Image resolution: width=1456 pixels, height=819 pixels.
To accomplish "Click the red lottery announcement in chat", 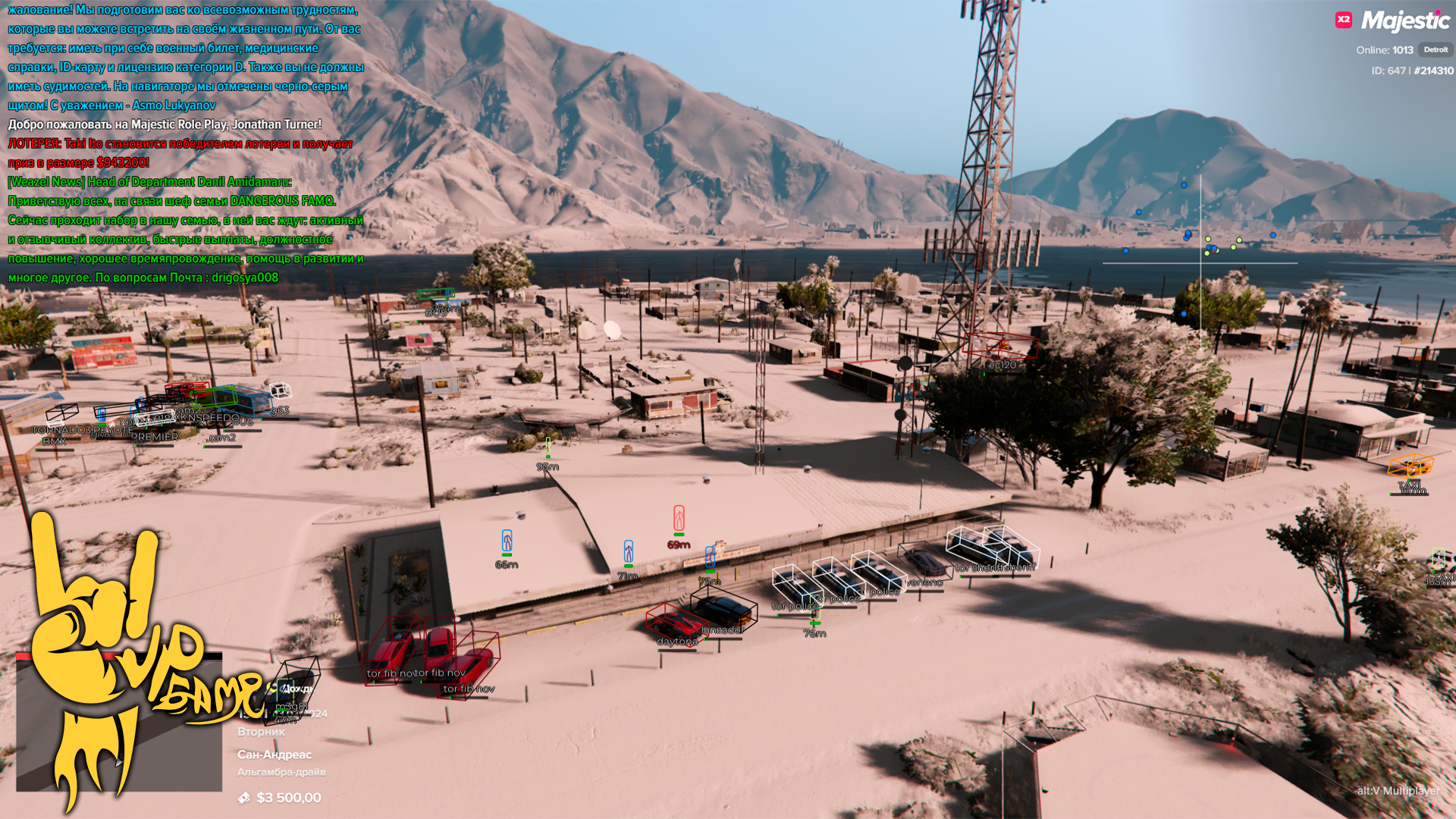I will tap(180, 153).
